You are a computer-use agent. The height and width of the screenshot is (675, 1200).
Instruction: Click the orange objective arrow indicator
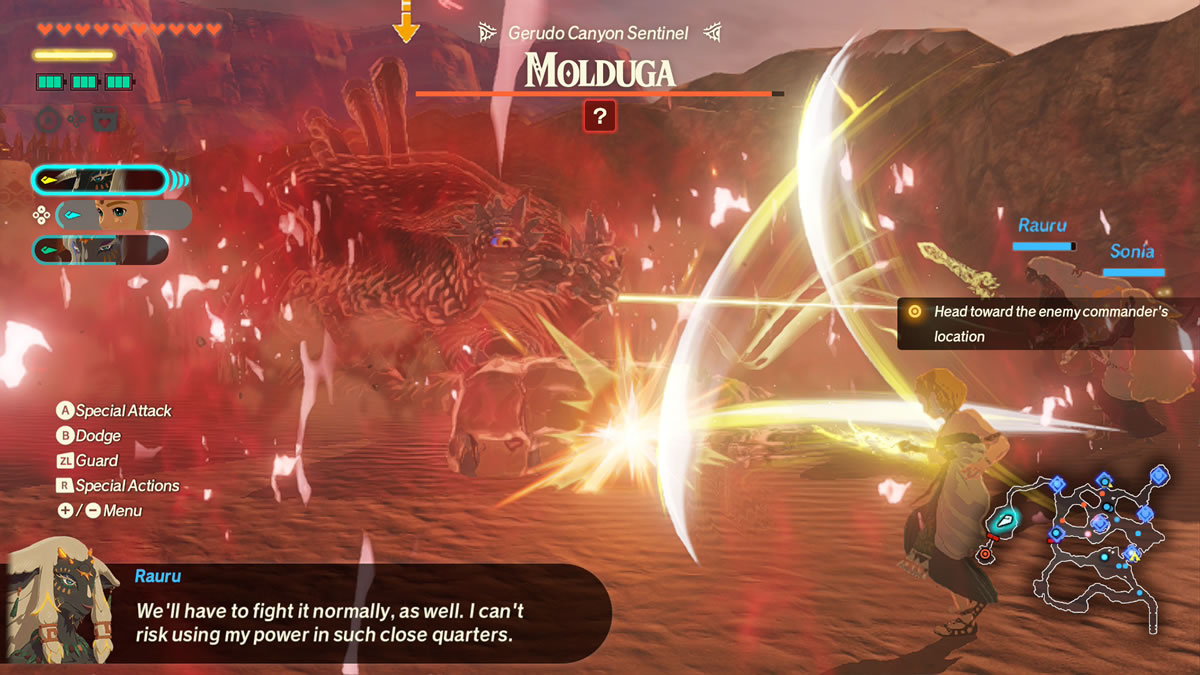(x=405, y=22)
